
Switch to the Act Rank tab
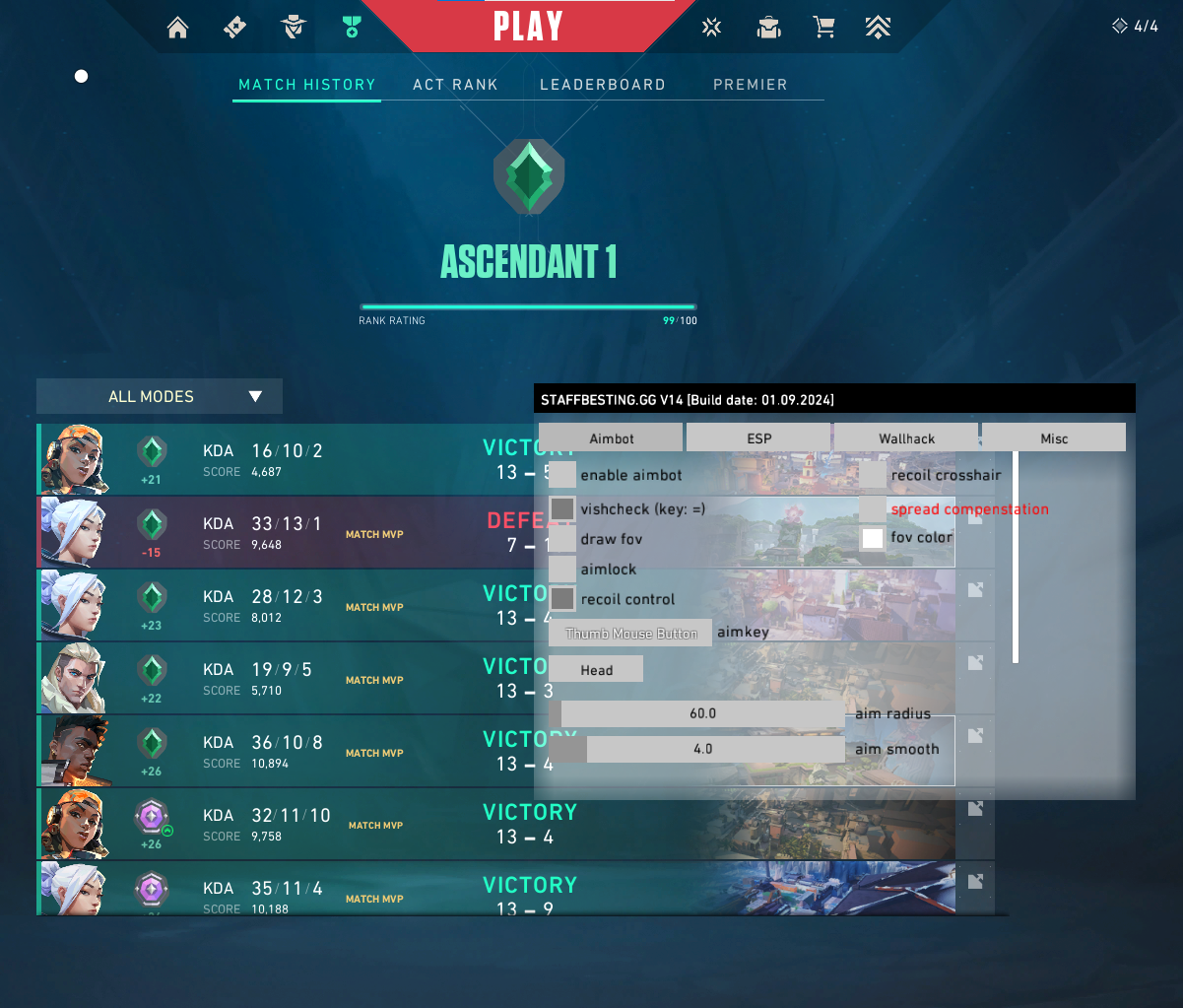pos(455,85)
